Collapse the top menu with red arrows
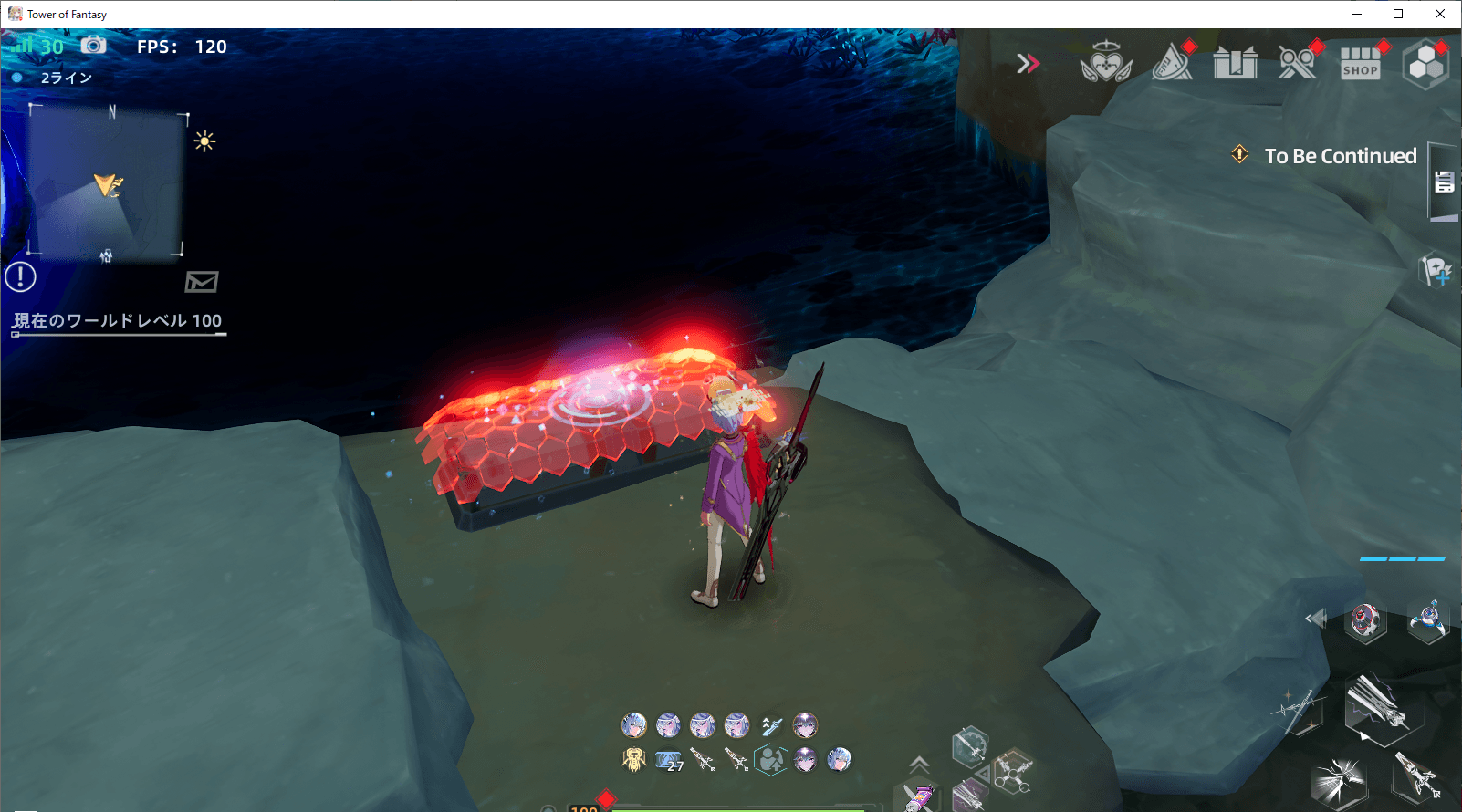 tap(1029, 63)
